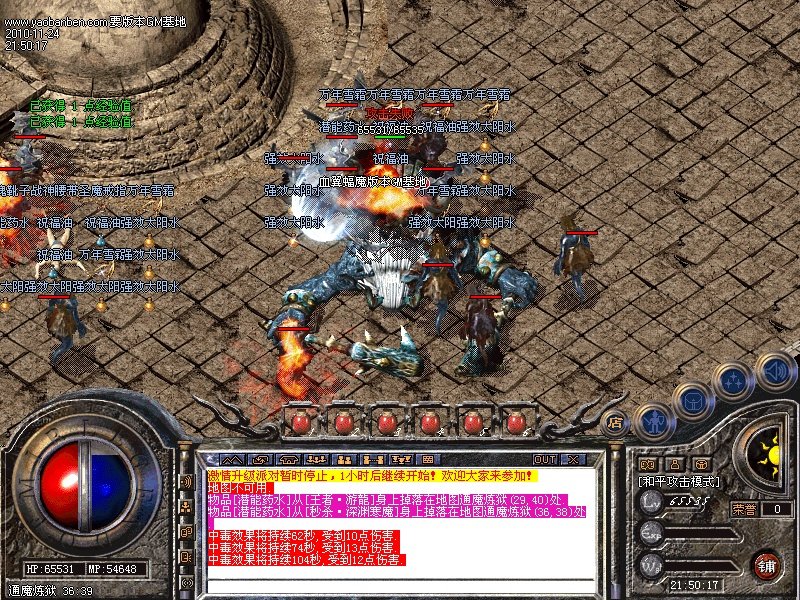The image size is (800, 600).
Task: Switch the 和平攻击模式 attack mode label
Action: [680, 481]
